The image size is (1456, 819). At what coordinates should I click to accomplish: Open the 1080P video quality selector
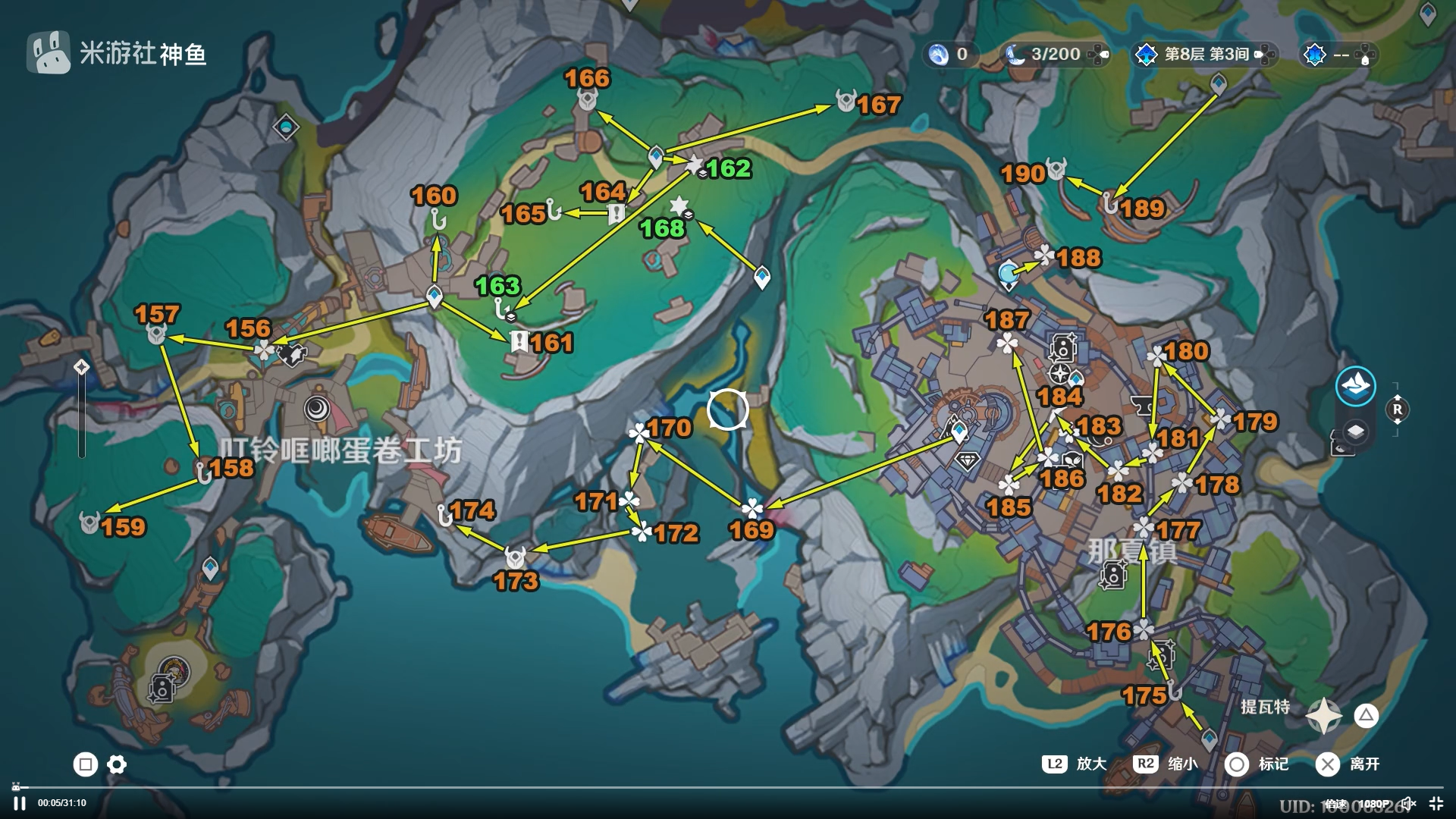pyautogui.click(x=1373, y=804)
